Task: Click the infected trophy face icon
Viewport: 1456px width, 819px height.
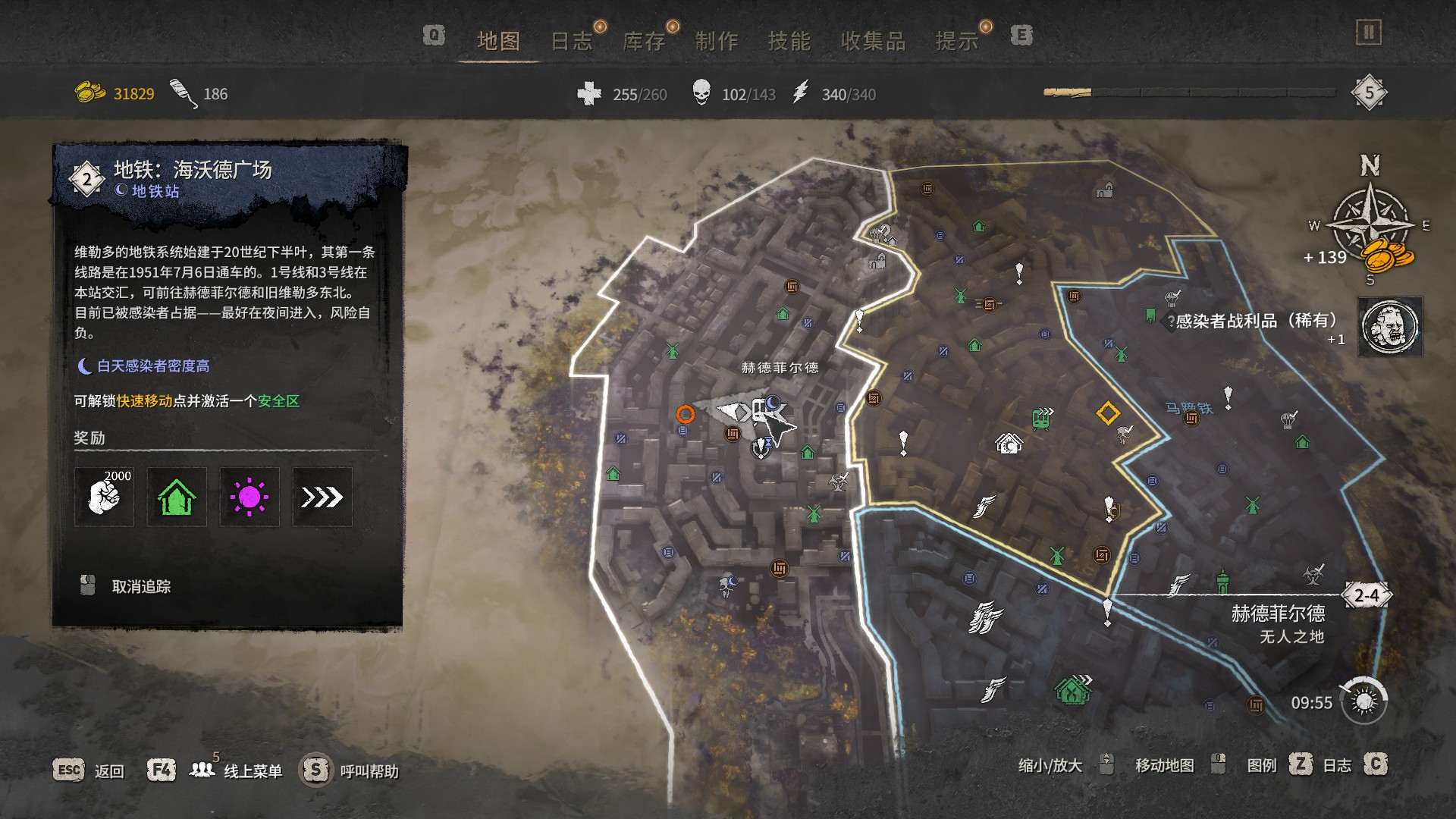Action: pos(1390,327)
